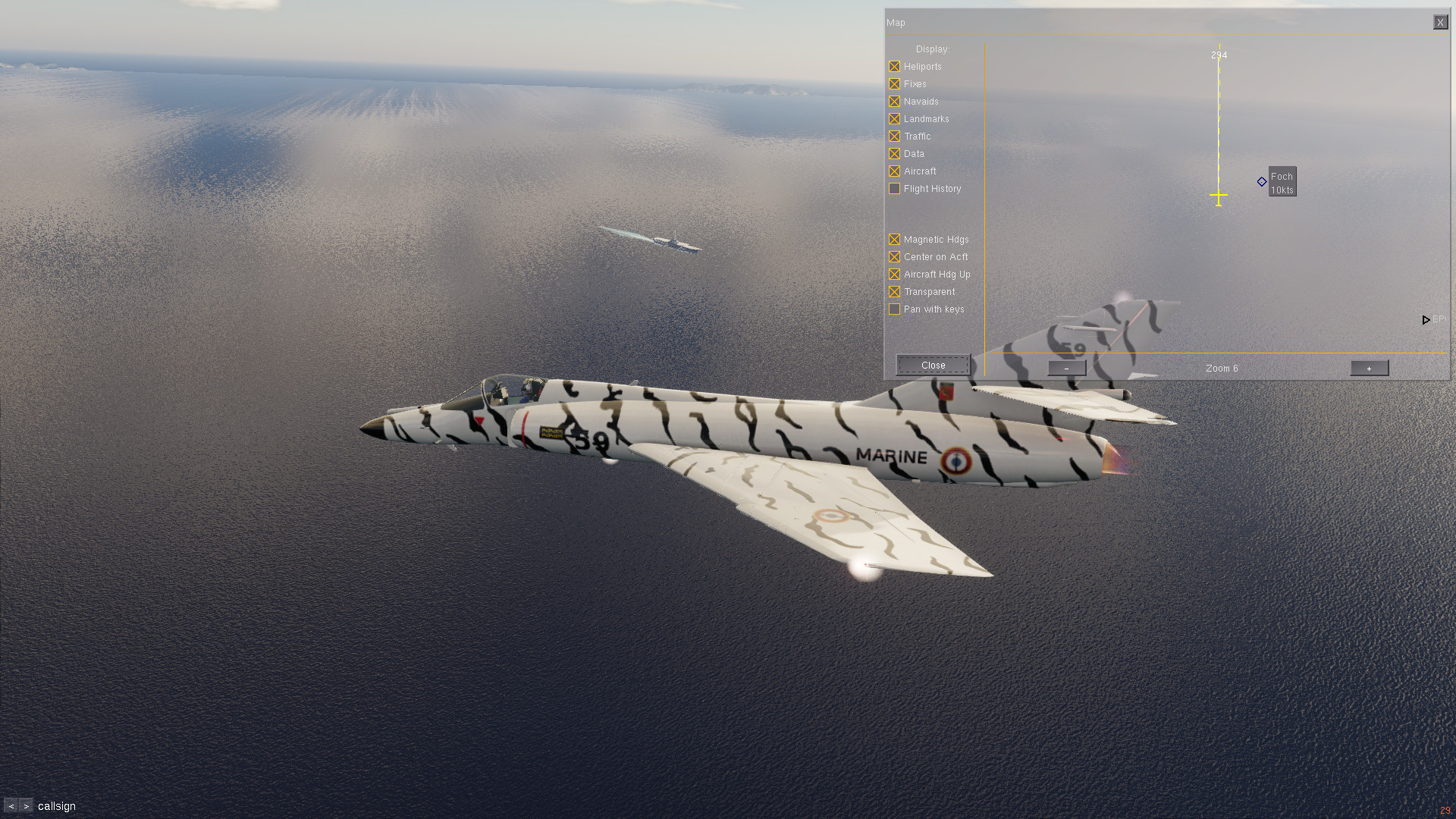Disable the Data display checkbox
Screen dimensions: 1456x819
point(895,154)
